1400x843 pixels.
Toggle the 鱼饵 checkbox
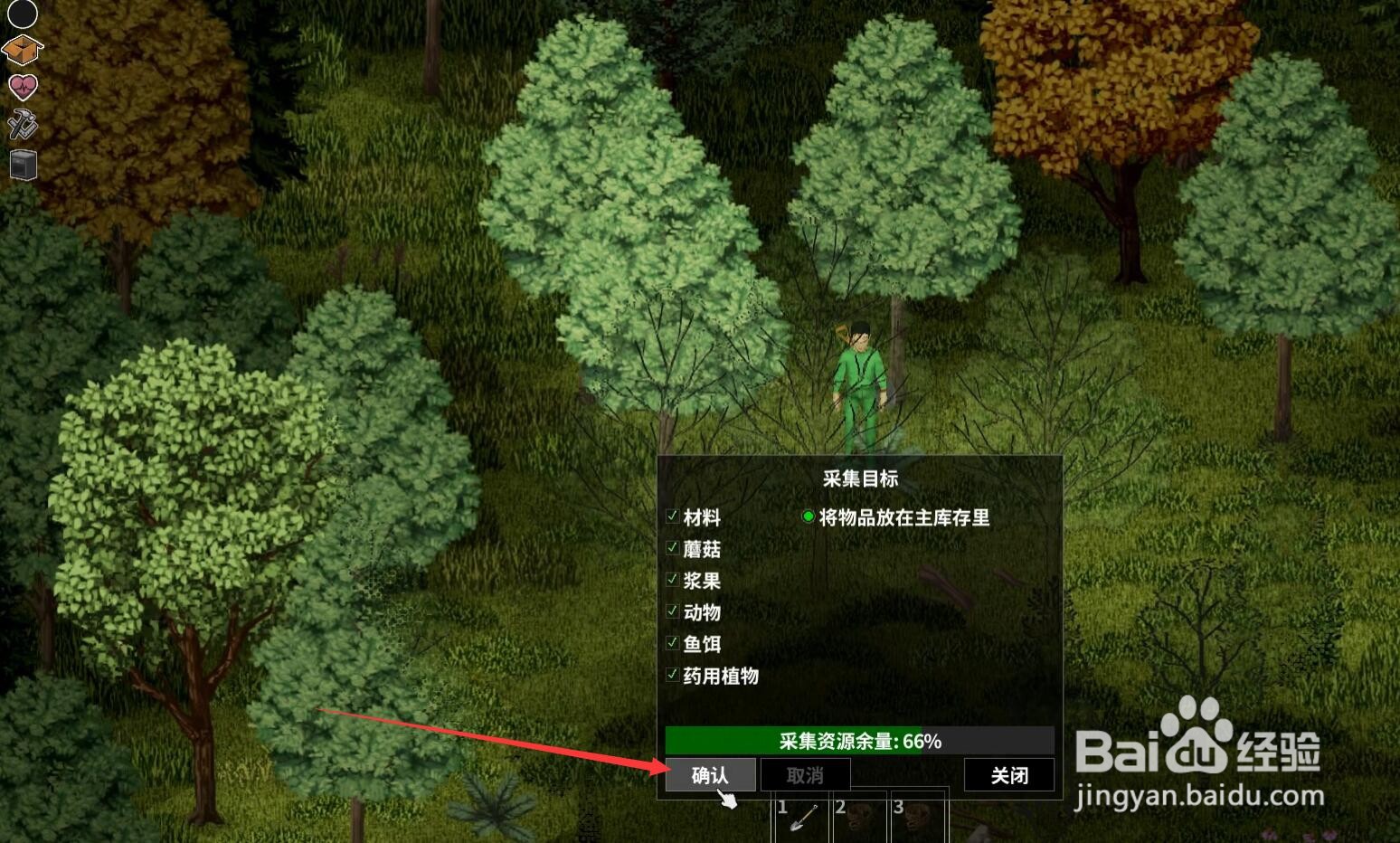(672, 643)
